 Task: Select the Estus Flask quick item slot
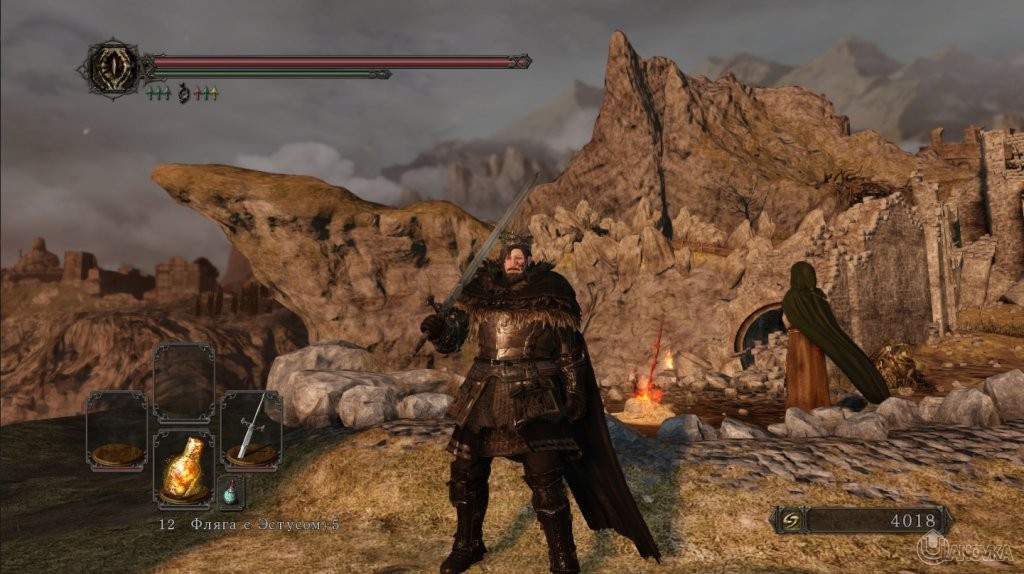183,469
